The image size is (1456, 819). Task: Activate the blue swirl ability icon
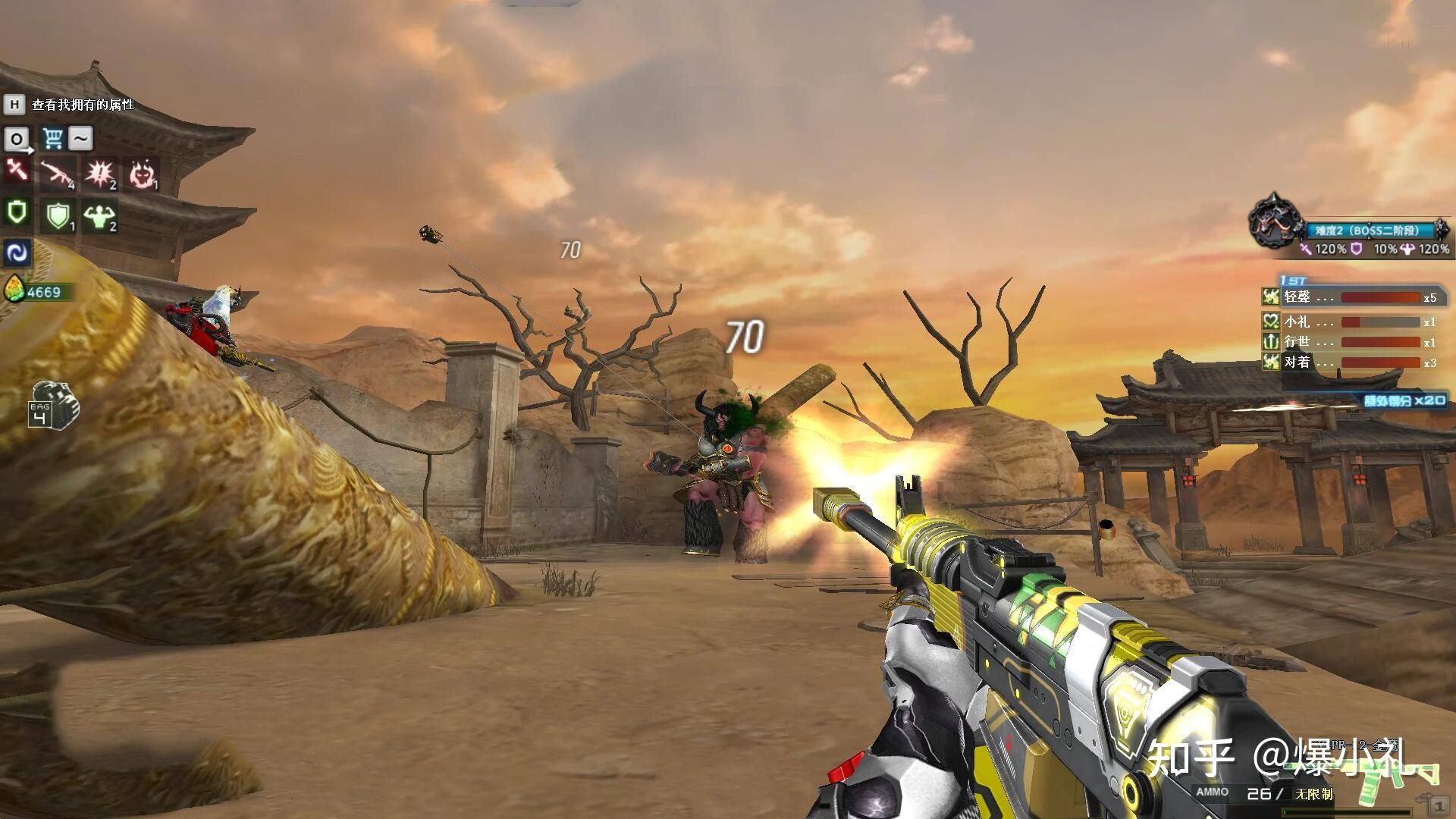pyautogui.click(x=16, y=253)
